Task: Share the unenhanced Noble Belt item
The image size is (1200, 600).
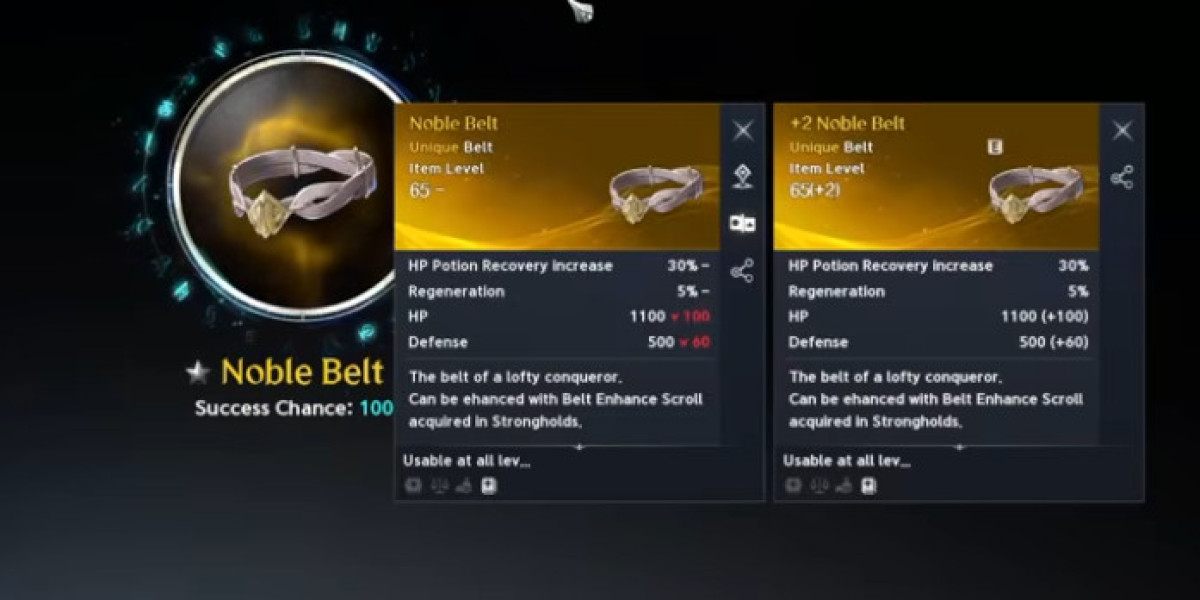Action: (742, 270)
